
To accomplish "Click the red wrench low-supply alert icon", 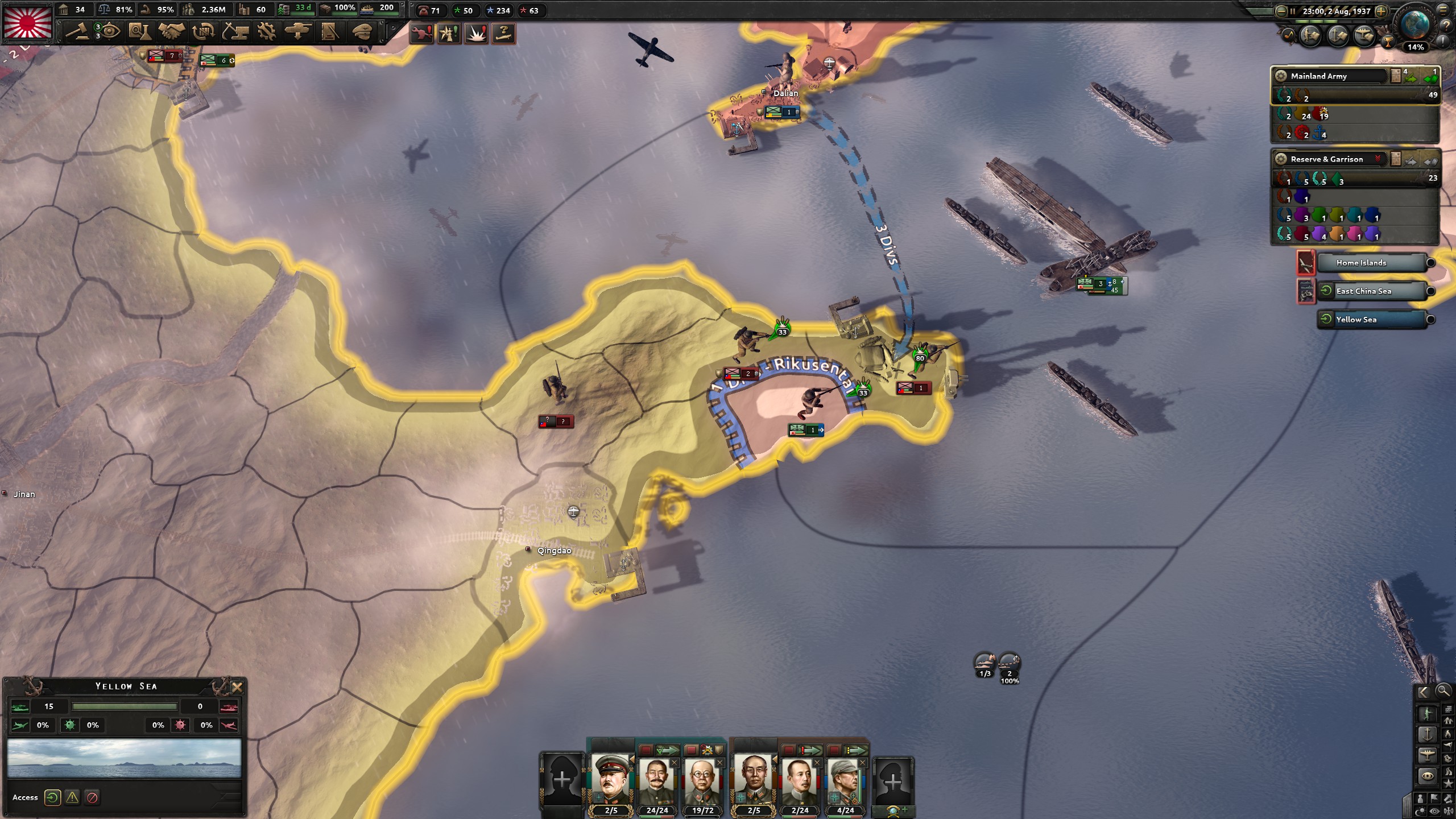I will [x=421, y=34].
